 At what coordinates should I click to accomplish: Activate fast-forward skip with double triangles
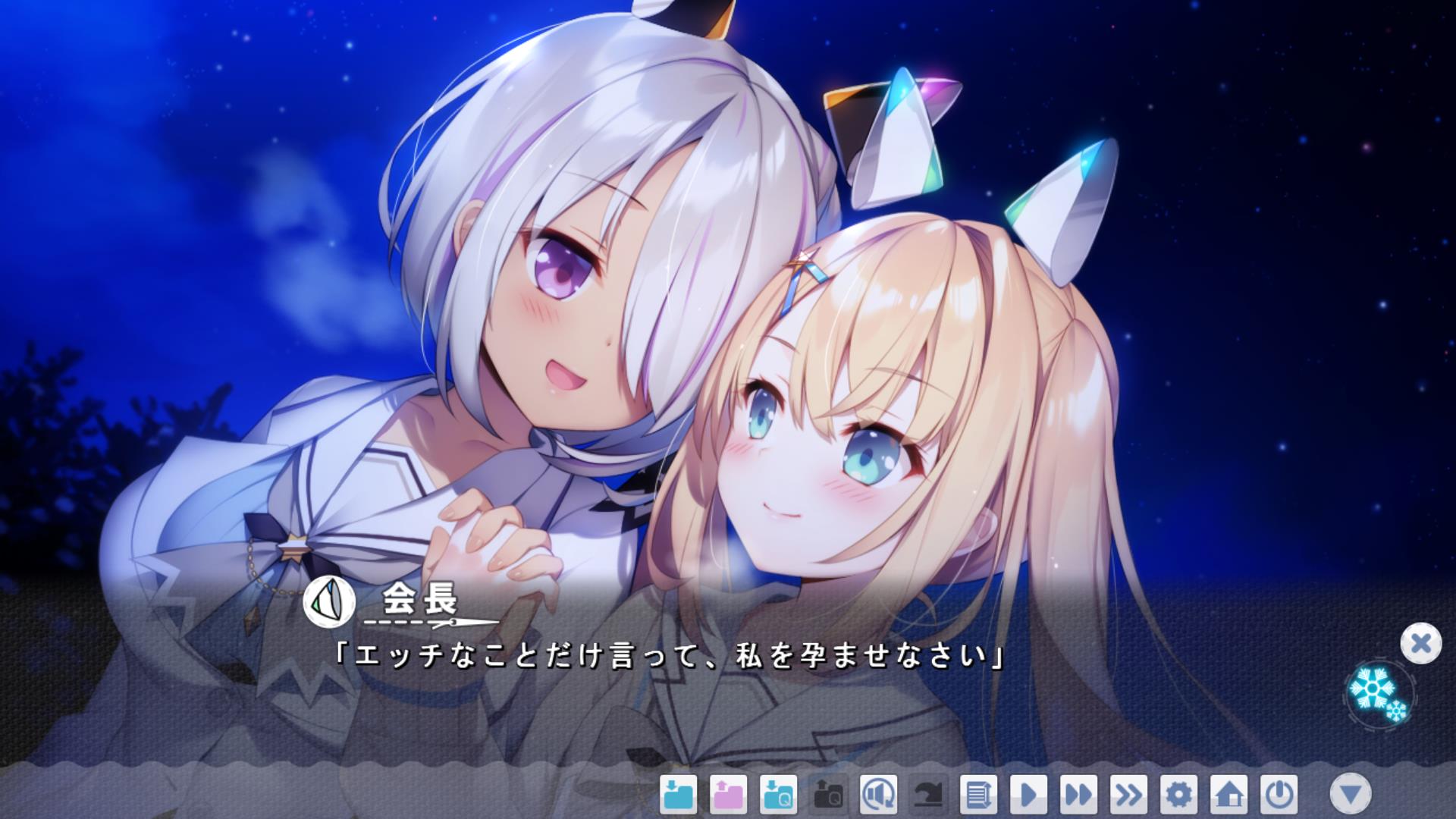click(1078, 795)
